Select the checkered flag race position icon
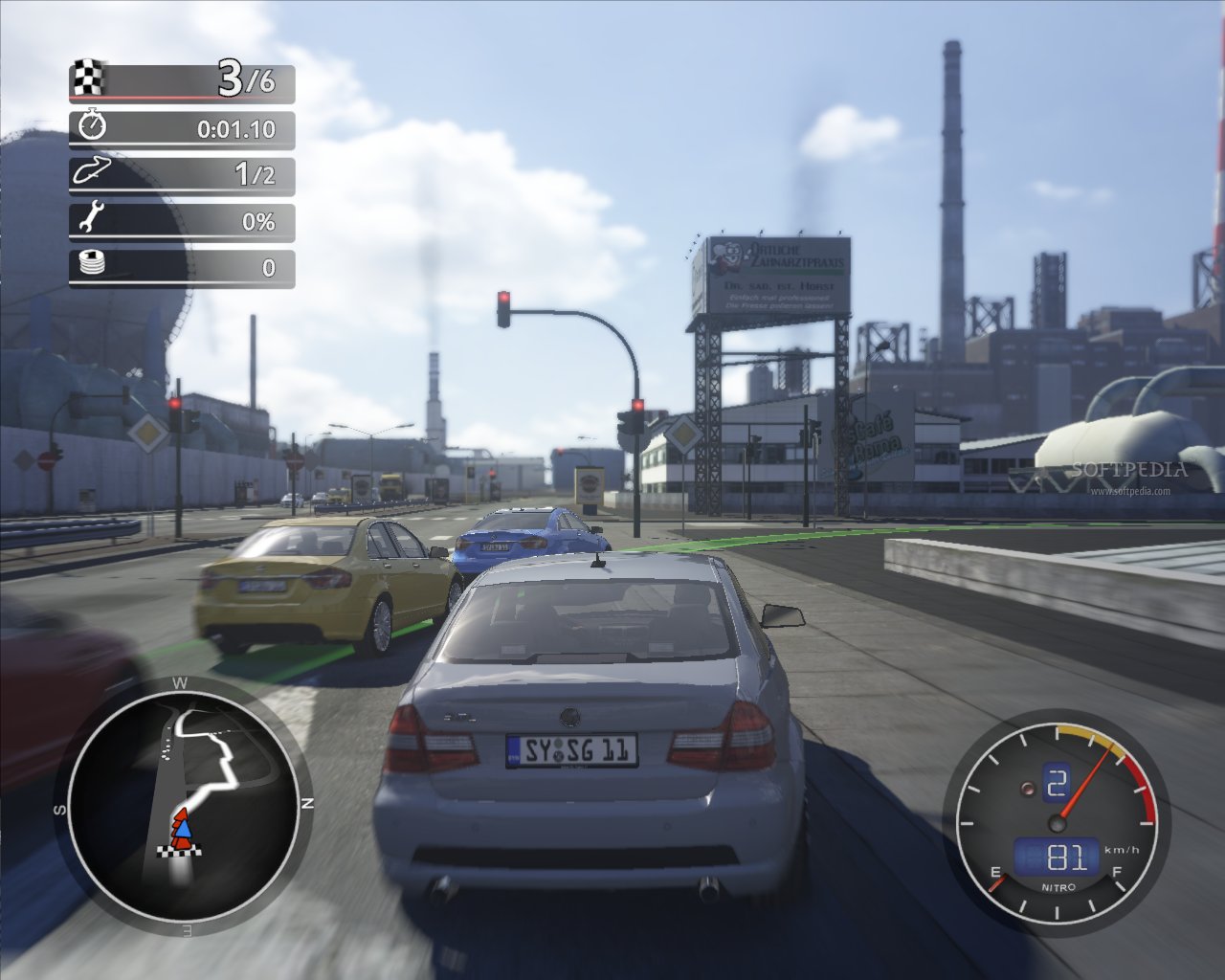1225x980 pixels. 89,79
